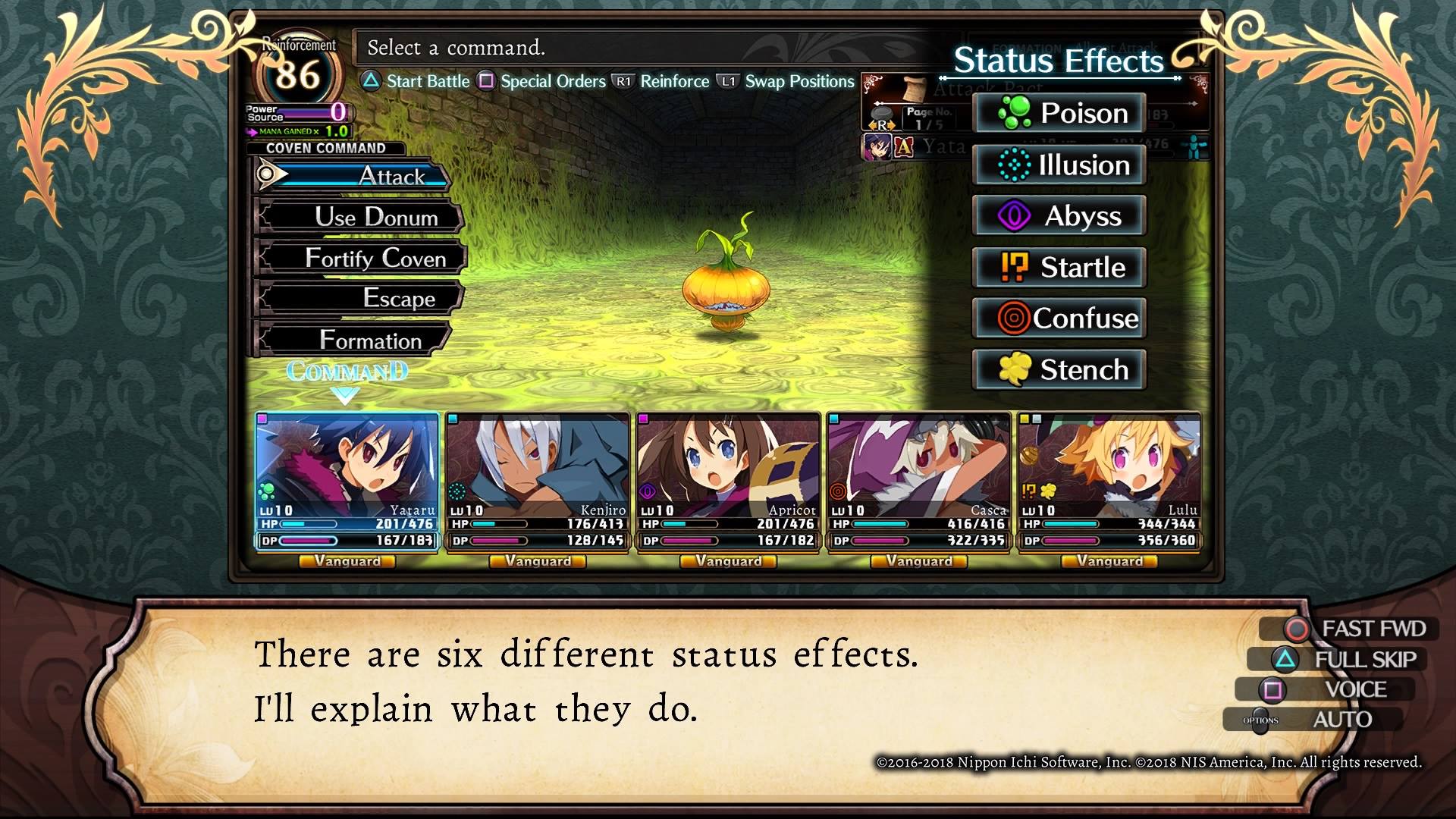
Task: Choose Lulu's character portrait
Action: pyautogui.click(x=1109, y=463)
